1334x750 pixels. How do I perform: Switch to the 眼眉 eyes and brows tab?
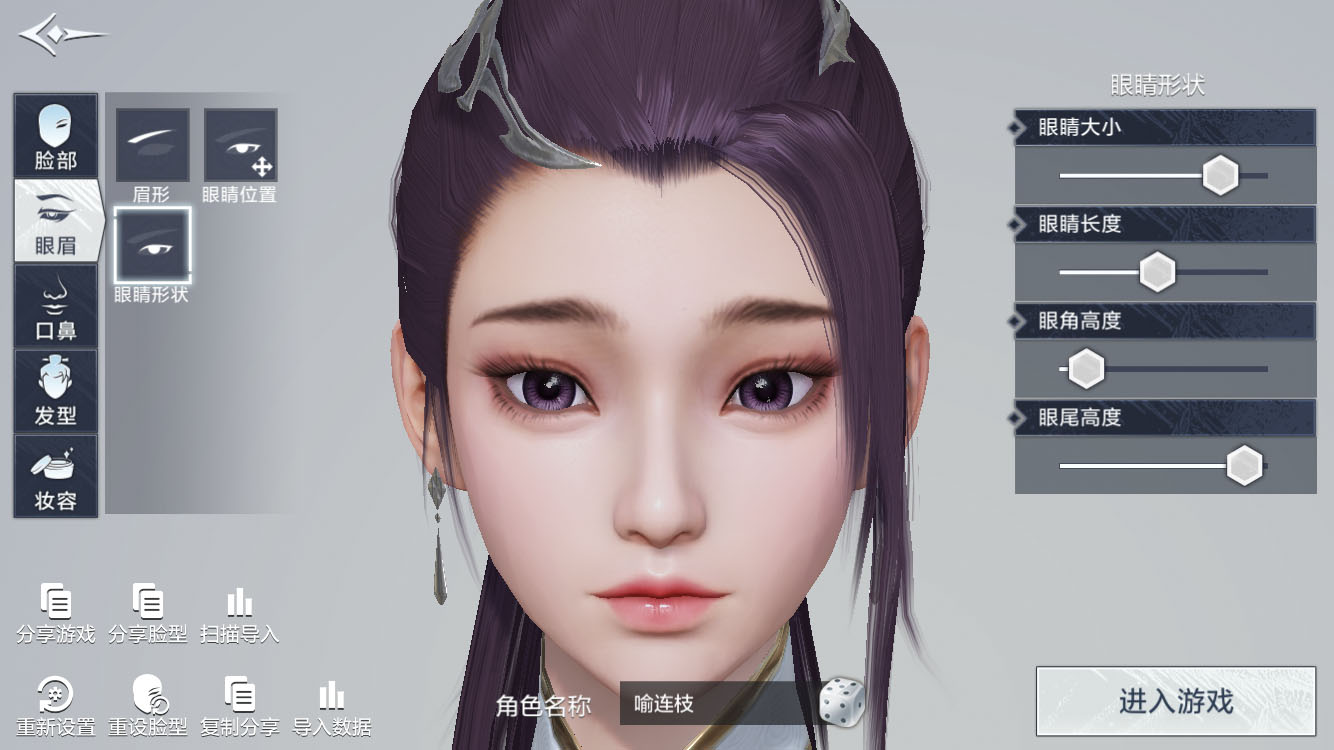click(x=55, y=220)
